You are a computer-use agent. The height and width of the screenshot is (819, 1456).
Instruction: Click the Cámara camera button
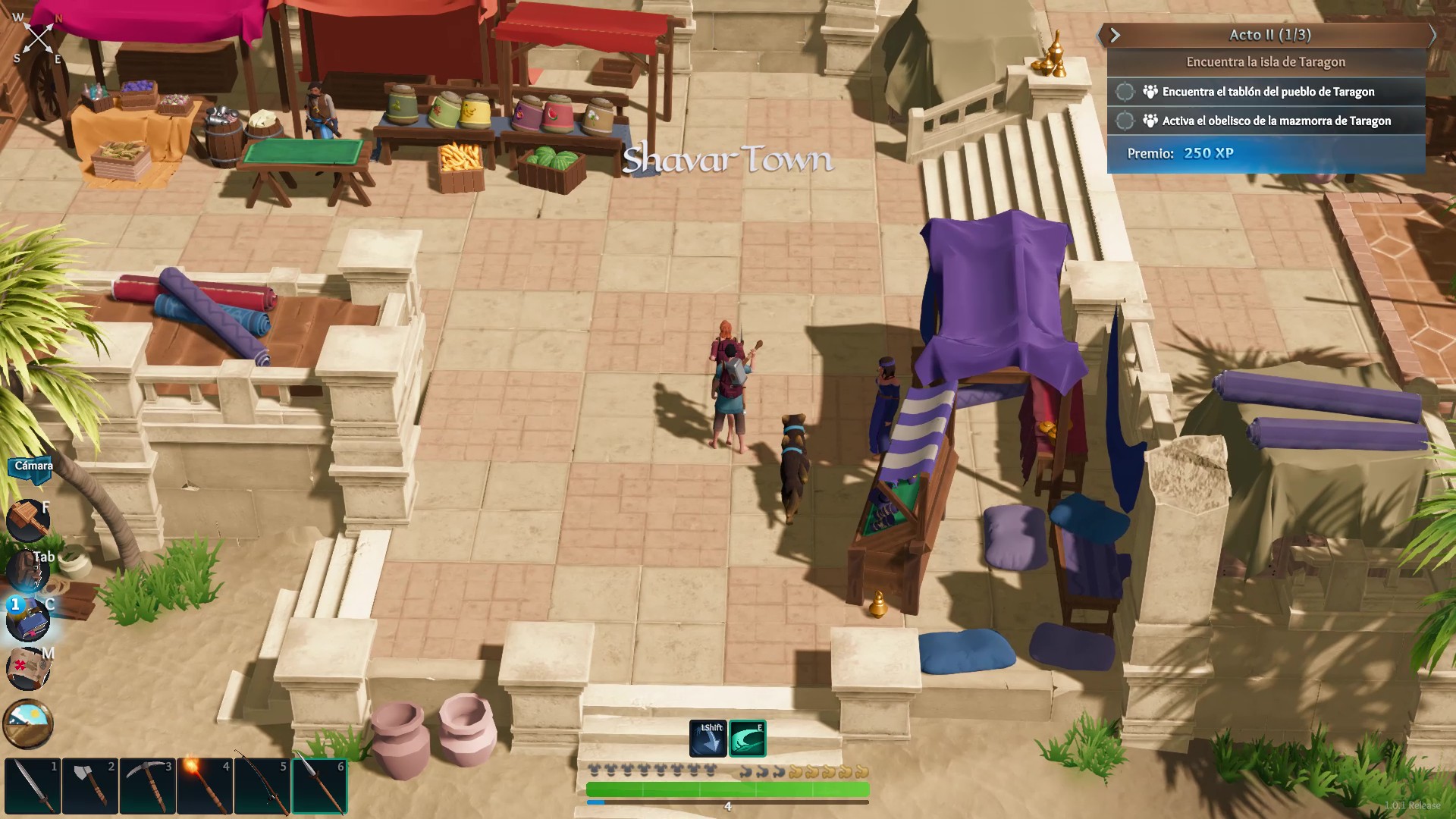tap(33, 466)
